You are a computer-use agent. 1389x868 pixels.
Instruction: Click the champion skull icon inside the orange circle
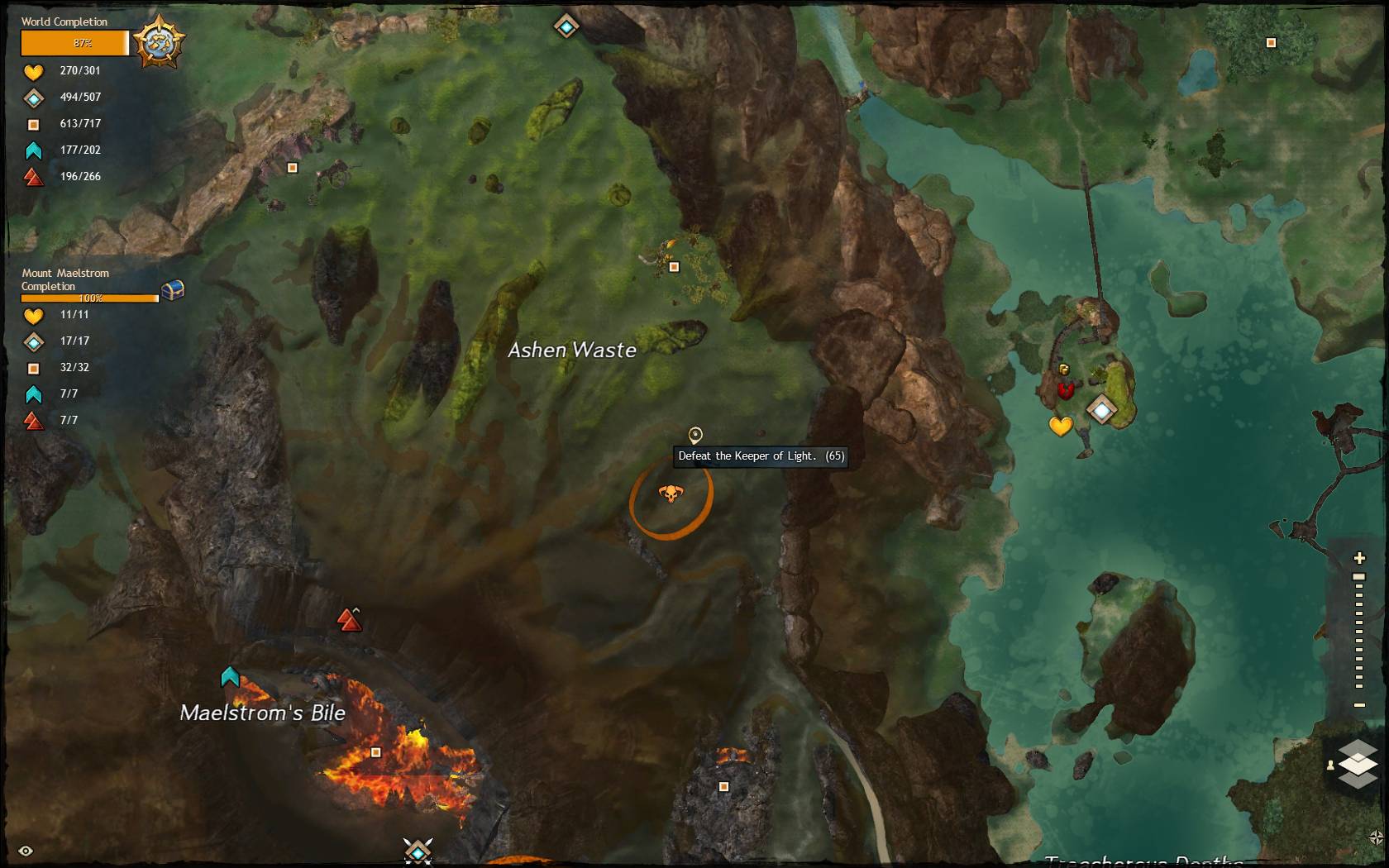[673, 493]
